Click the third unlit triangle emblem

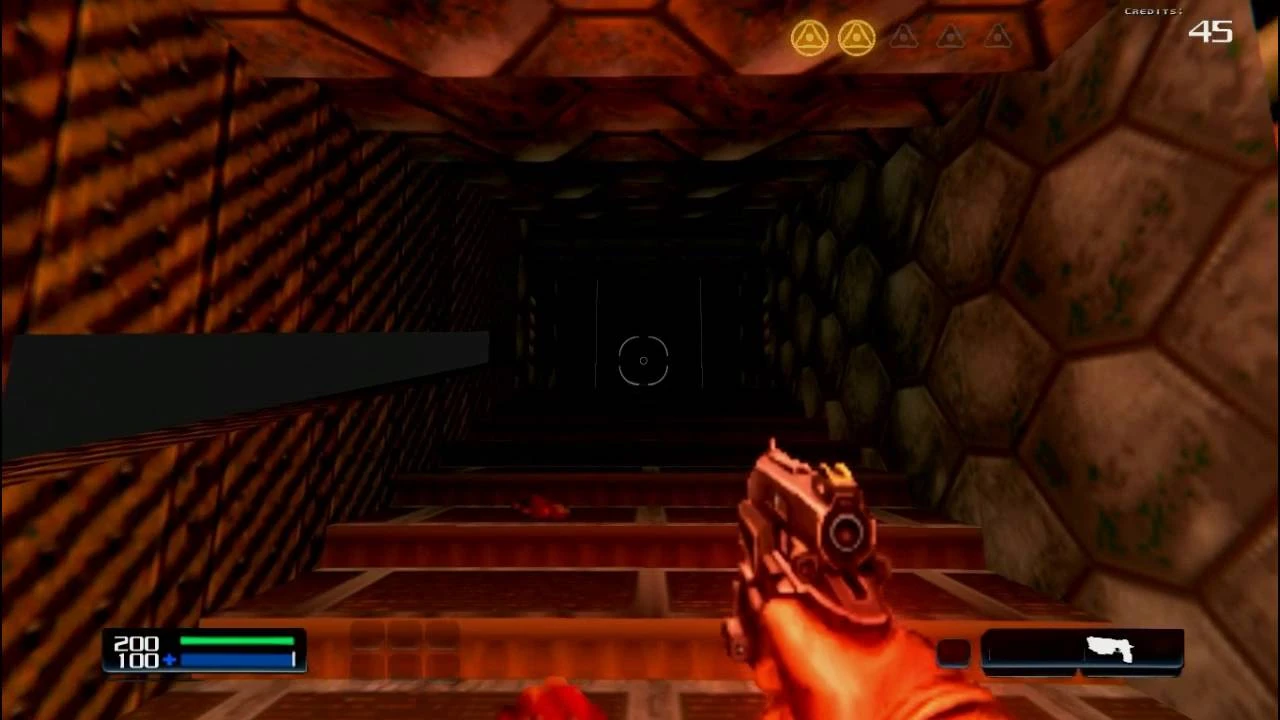(x=903, y=36)
